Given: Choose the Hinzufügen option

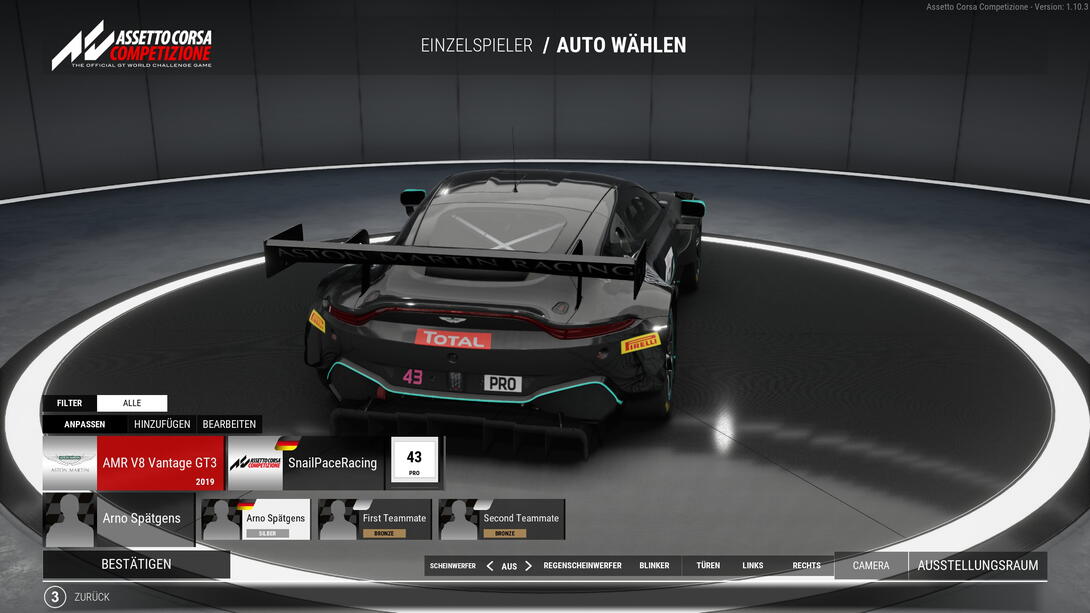Looking at the screenshot, I should click(162, 424).
